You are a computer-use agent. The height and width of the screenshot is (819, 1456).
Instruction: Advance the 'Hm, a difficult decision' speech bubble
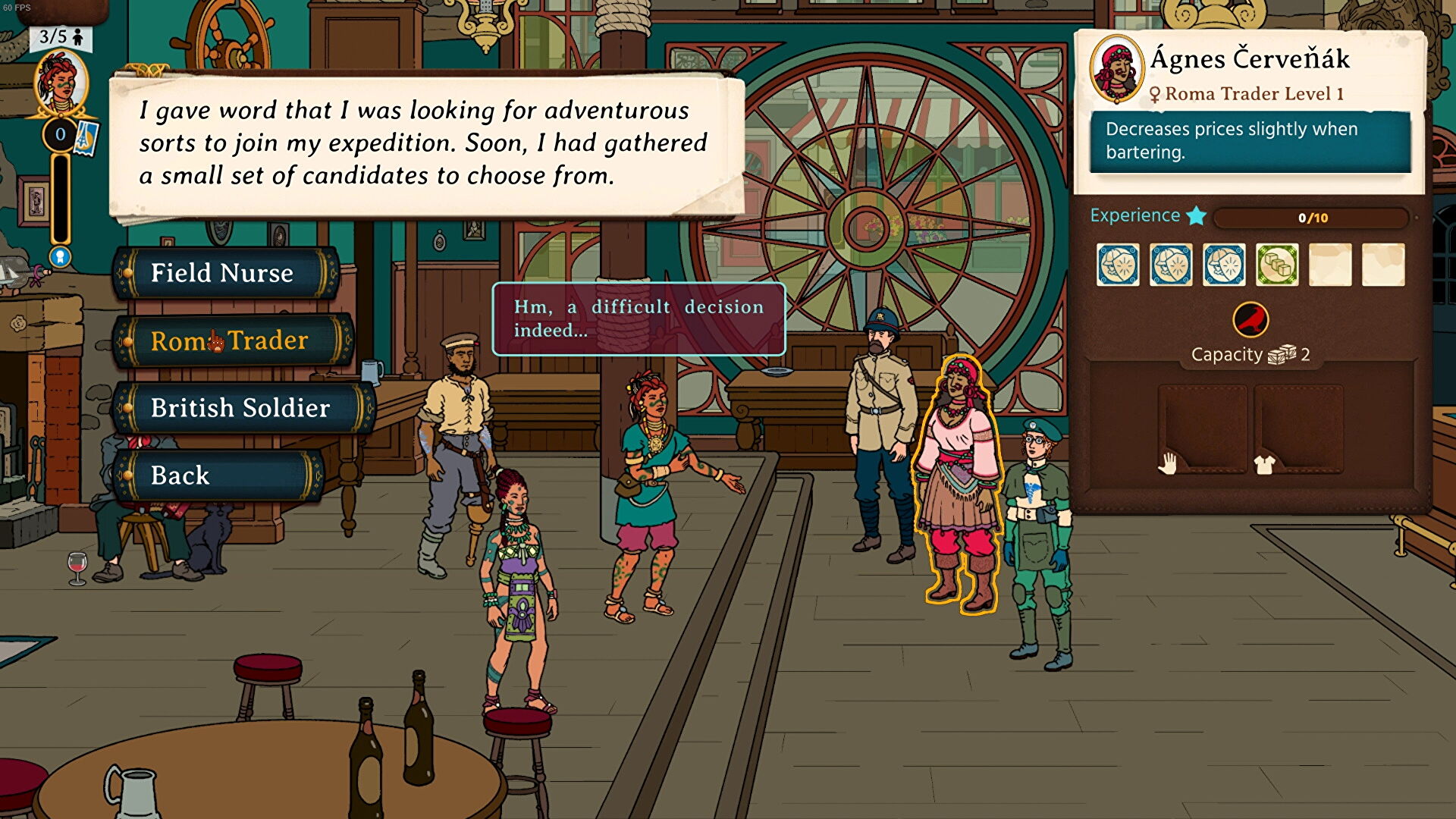point(639,318)
